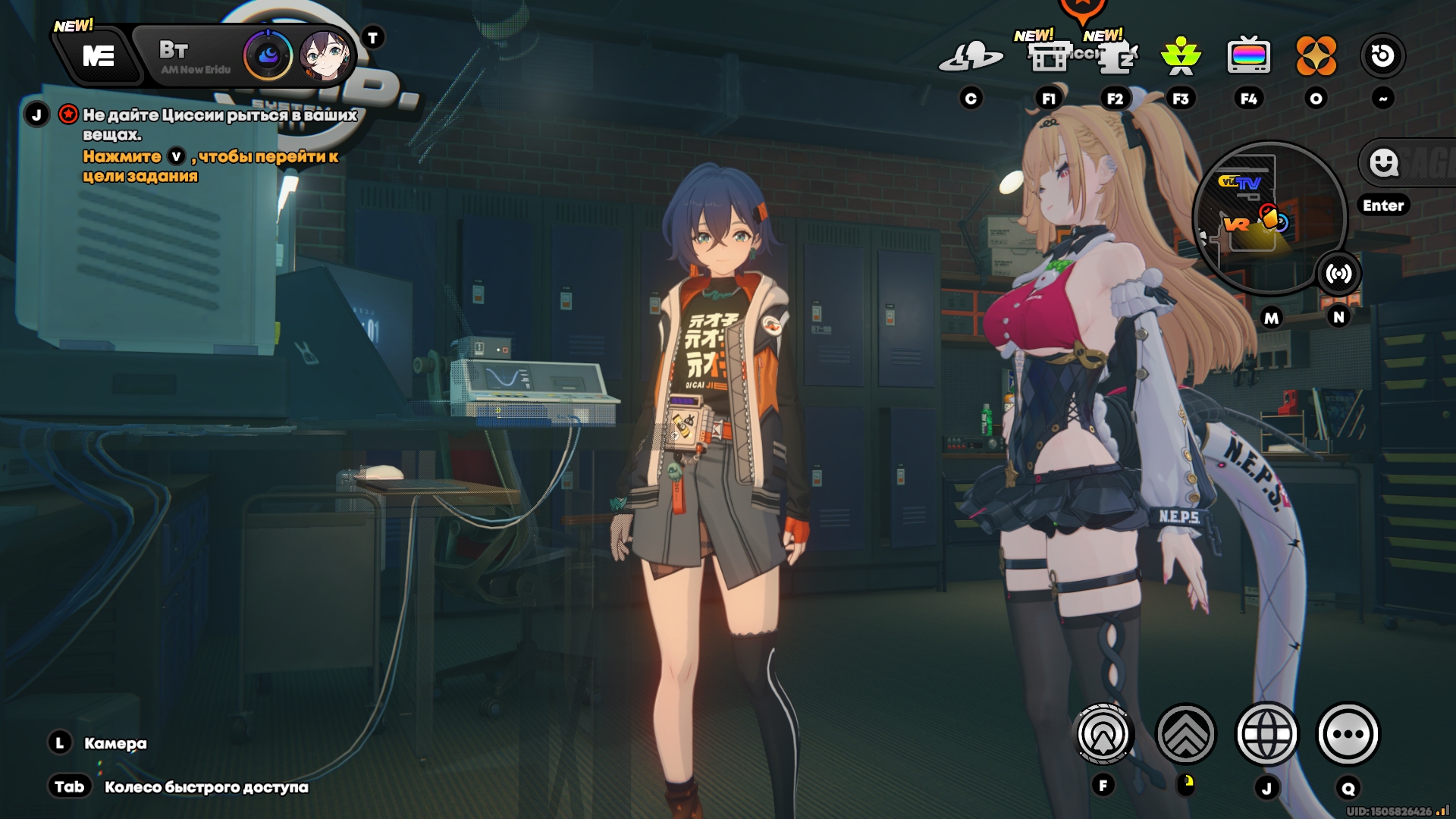Open the flying saucer planet icon
1456x819 pixels.
point(971,56)
